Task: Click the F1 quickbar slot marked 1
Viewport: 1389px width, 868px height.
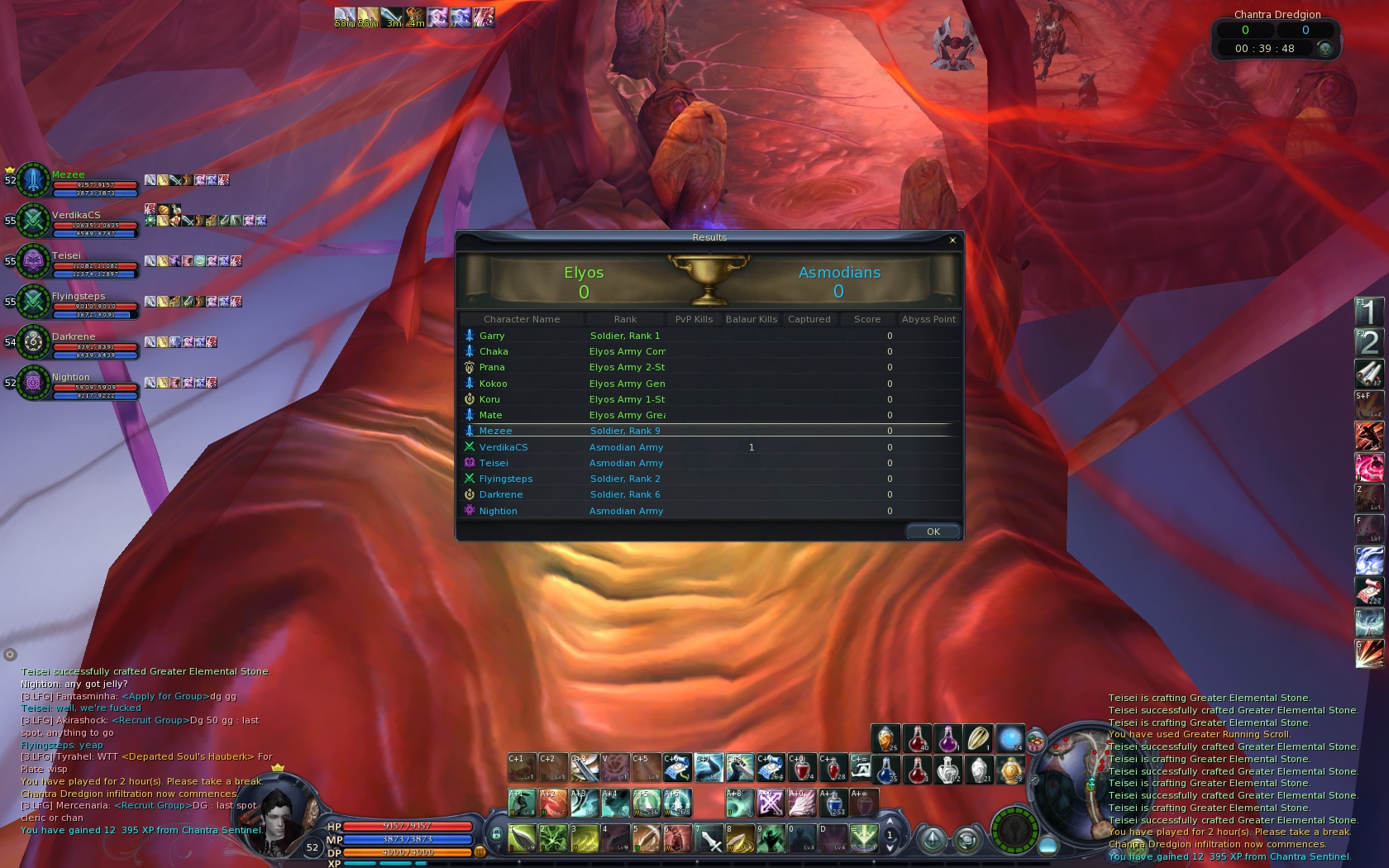Action: coord(1368,312)
